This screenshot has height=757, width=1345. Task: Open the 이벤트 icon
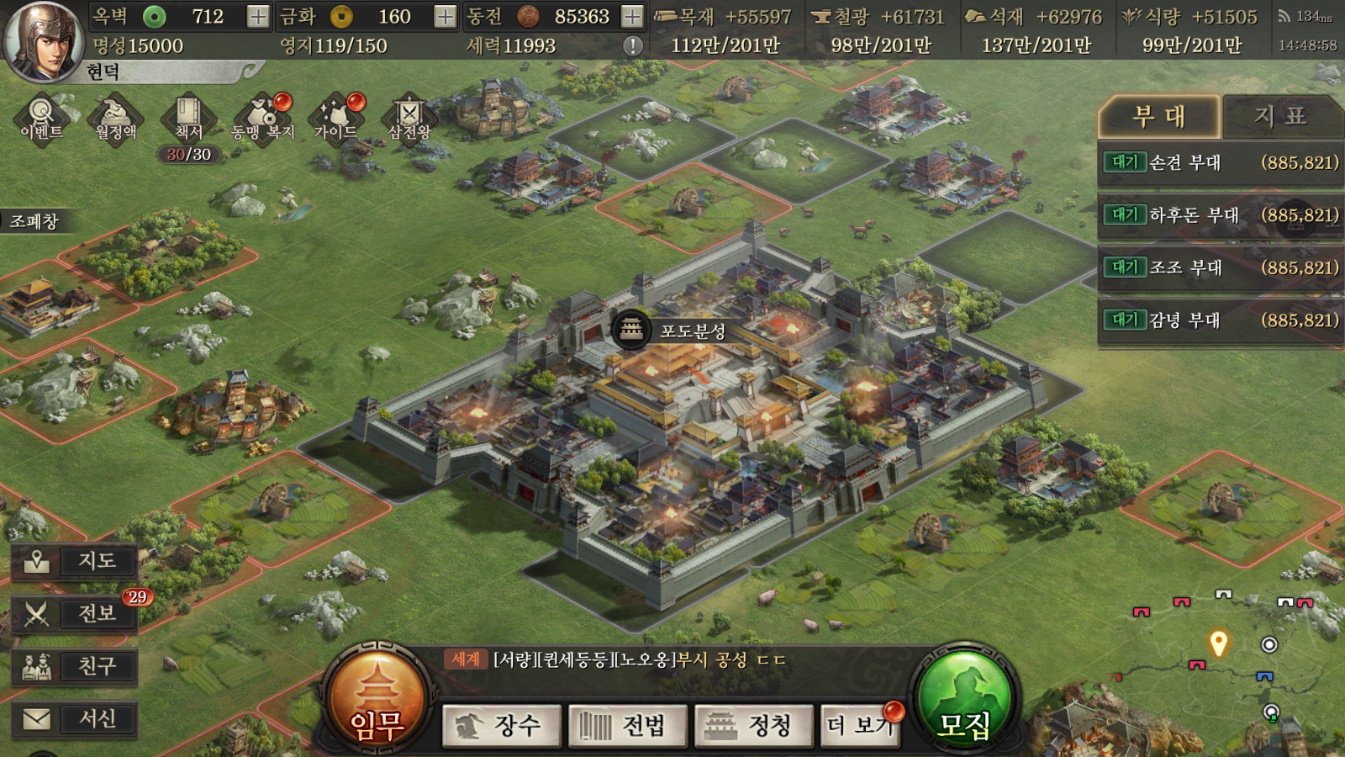42,119
